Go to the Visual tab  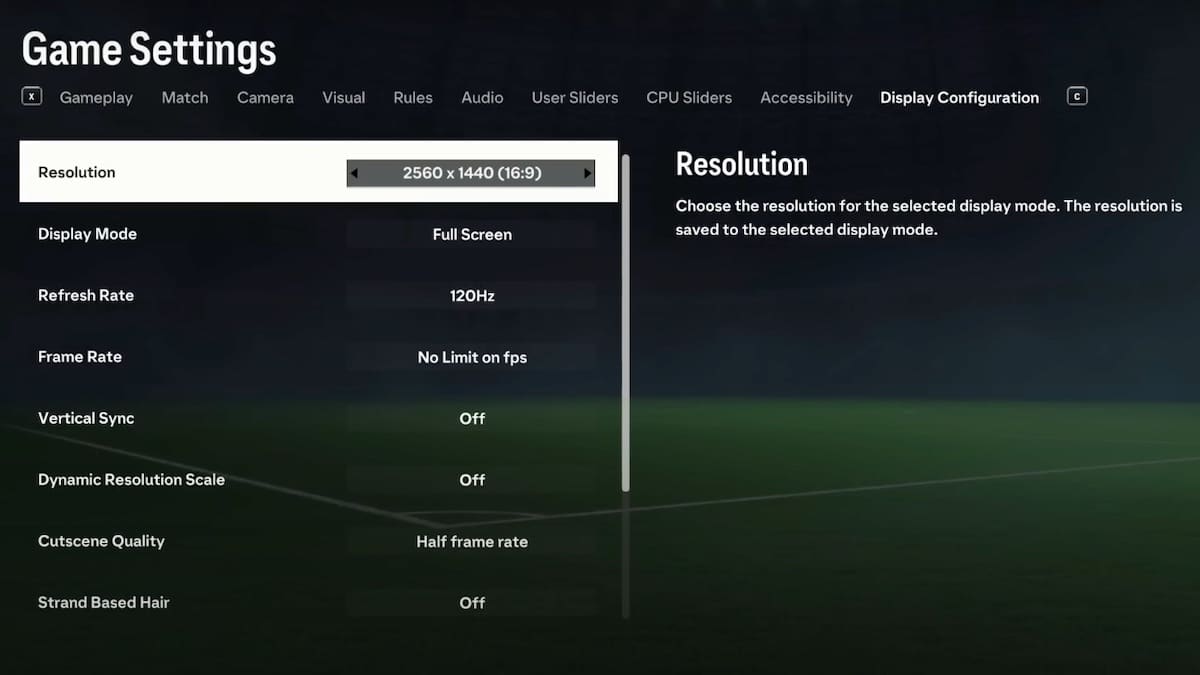tap(343, 98)
